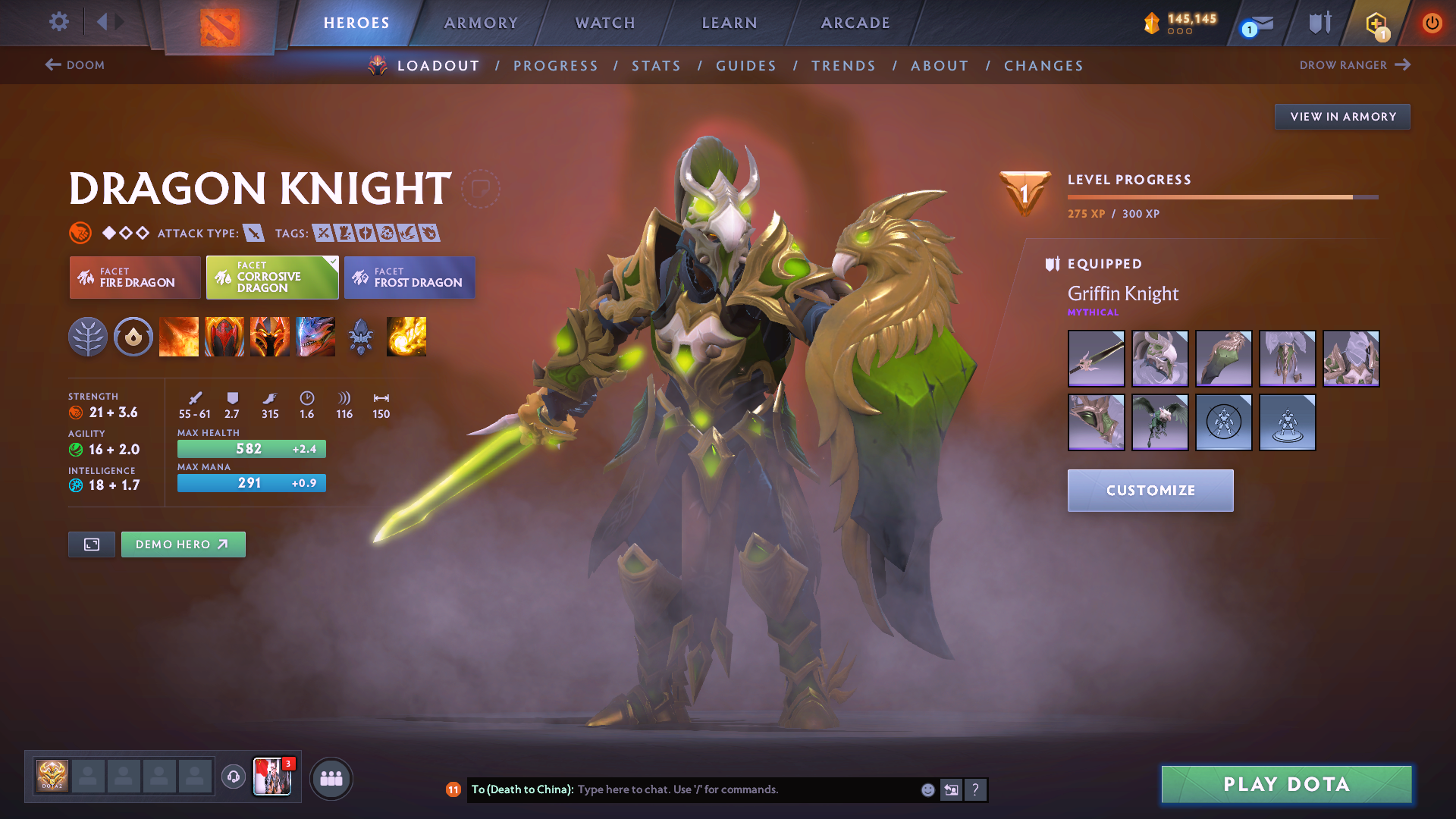The width and height of the screenshot is (1456, 819).
Task: Switch to the STATS tab
Action: 656,66
